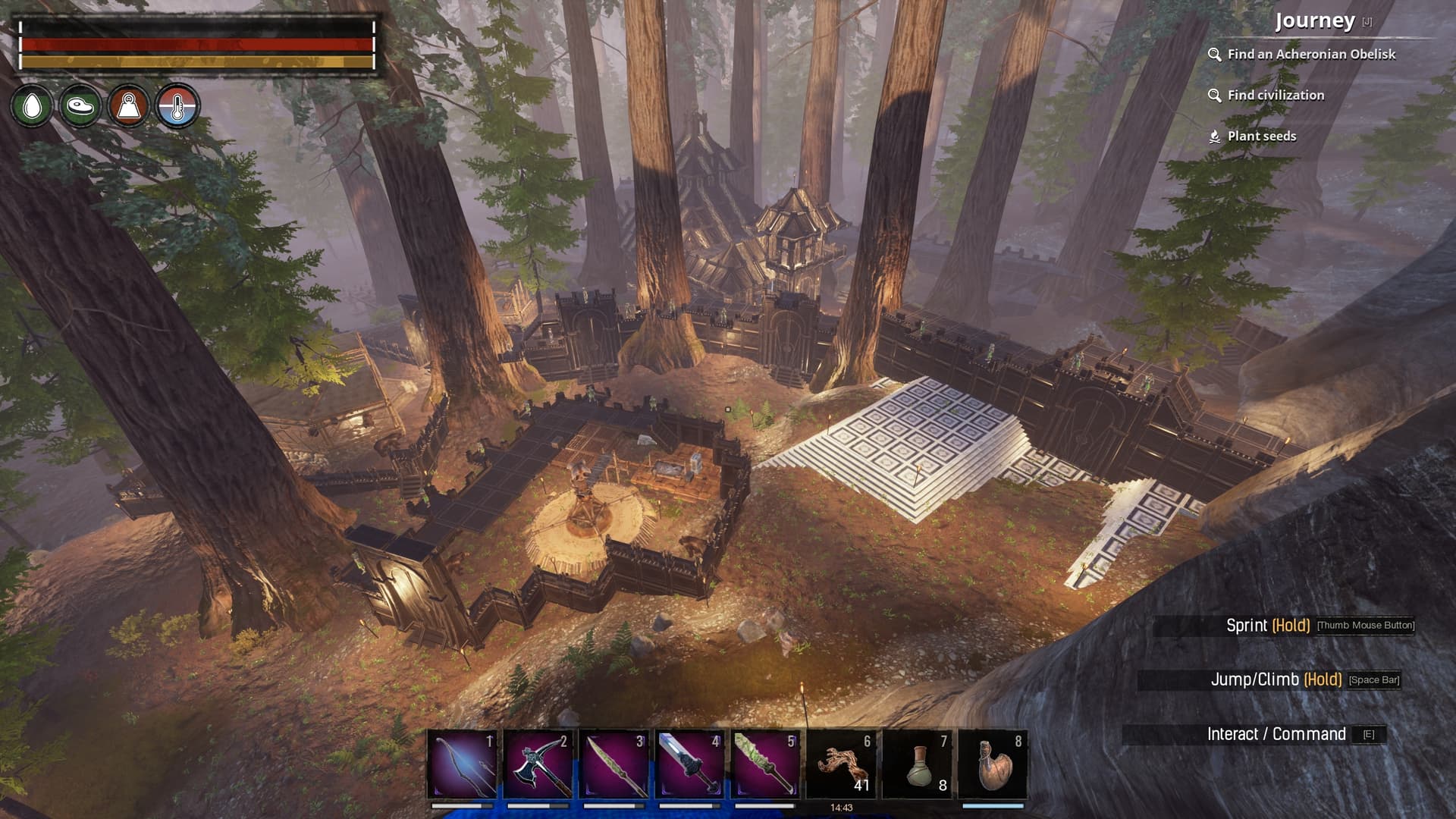Equip the battle axe in slot 2

point(538,764)
